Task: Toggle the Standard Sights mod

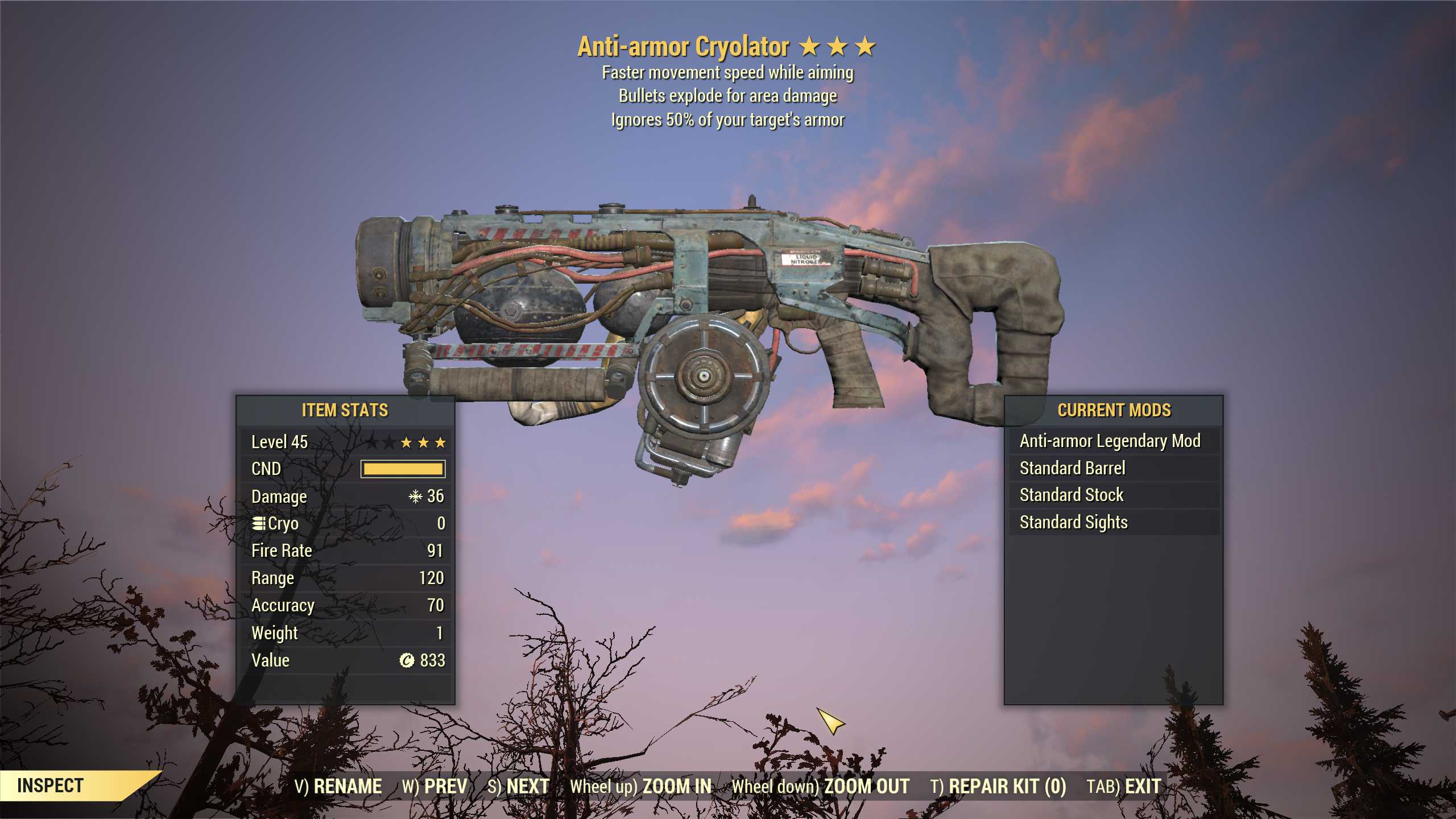Action: (1073, 522)
